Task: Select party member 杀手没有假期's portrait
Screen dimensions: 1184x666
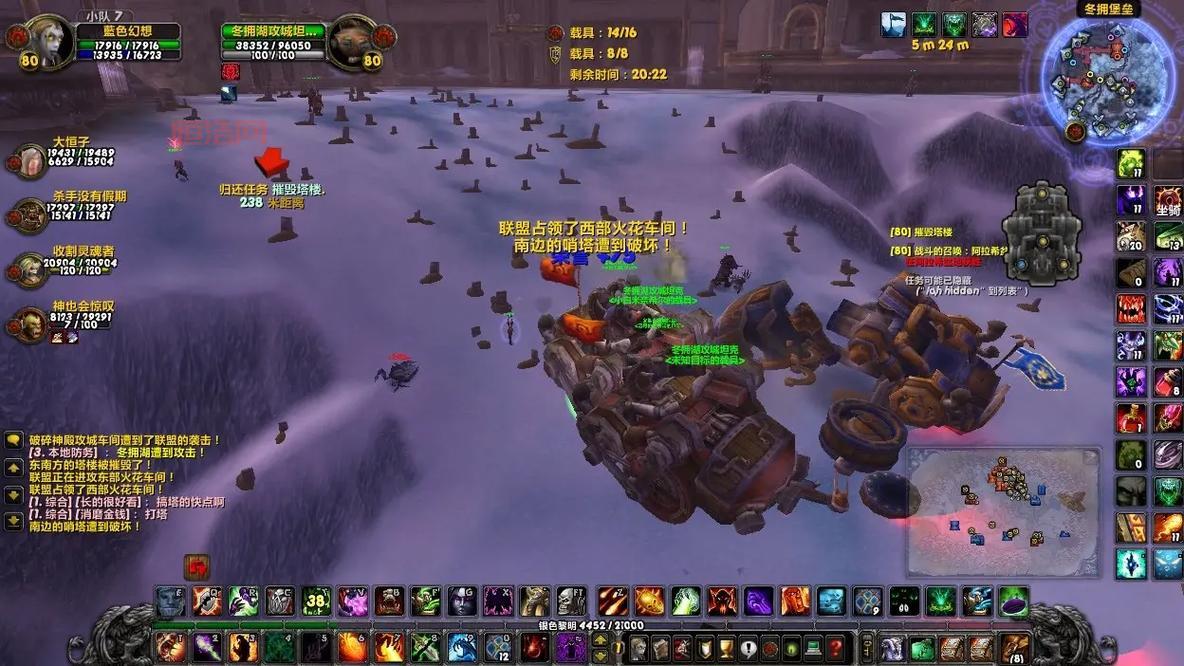Action: point(29,214)
